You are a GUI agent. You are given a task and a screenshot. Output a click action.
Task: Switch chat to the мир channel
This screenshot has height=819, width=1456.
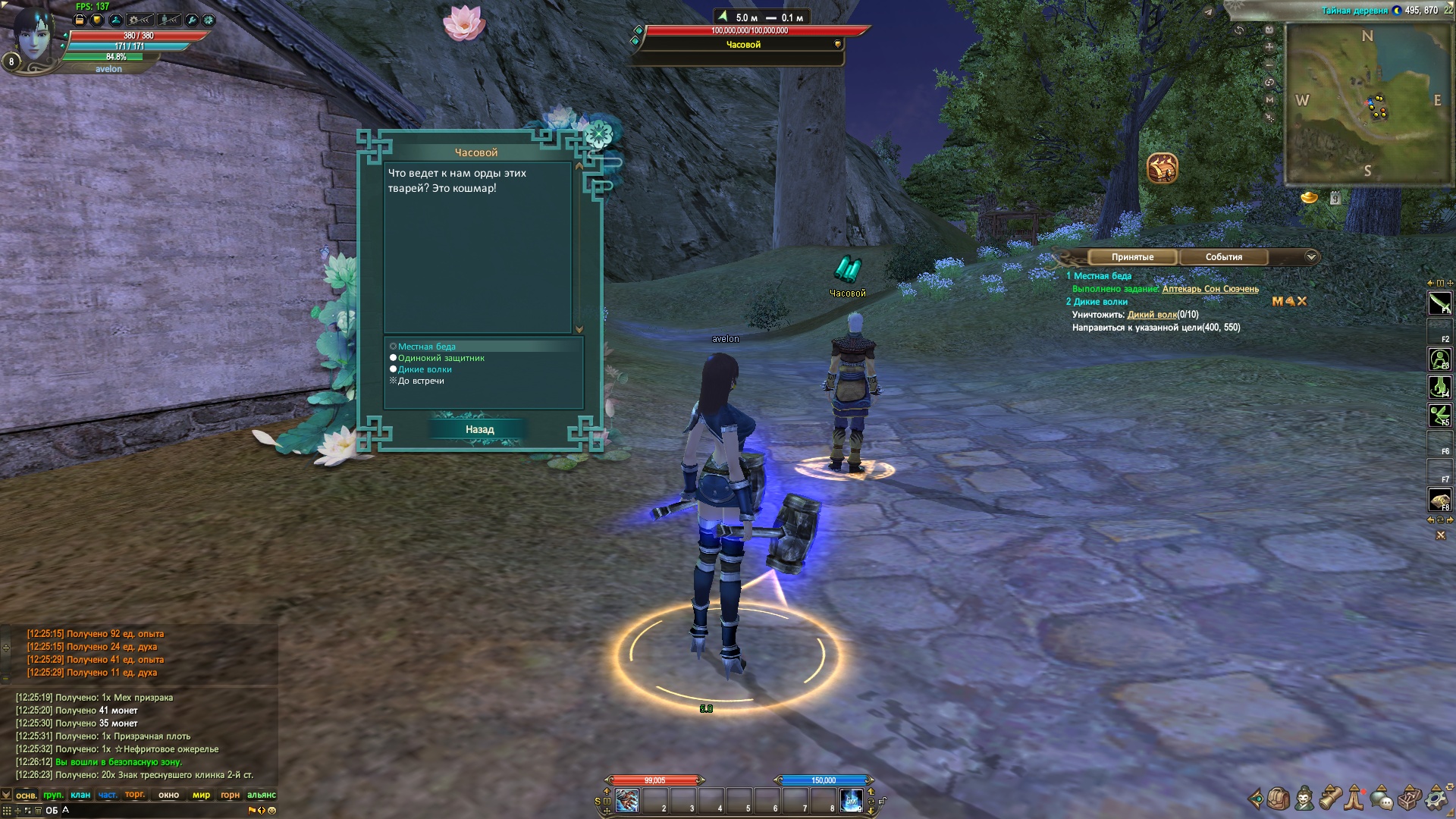[201, 795]
